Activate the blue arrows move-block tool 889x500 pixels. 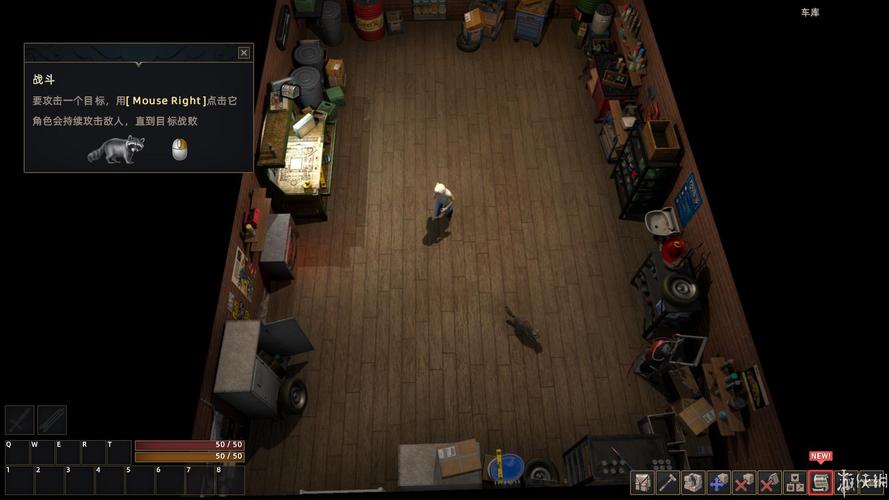coord(718,483)
